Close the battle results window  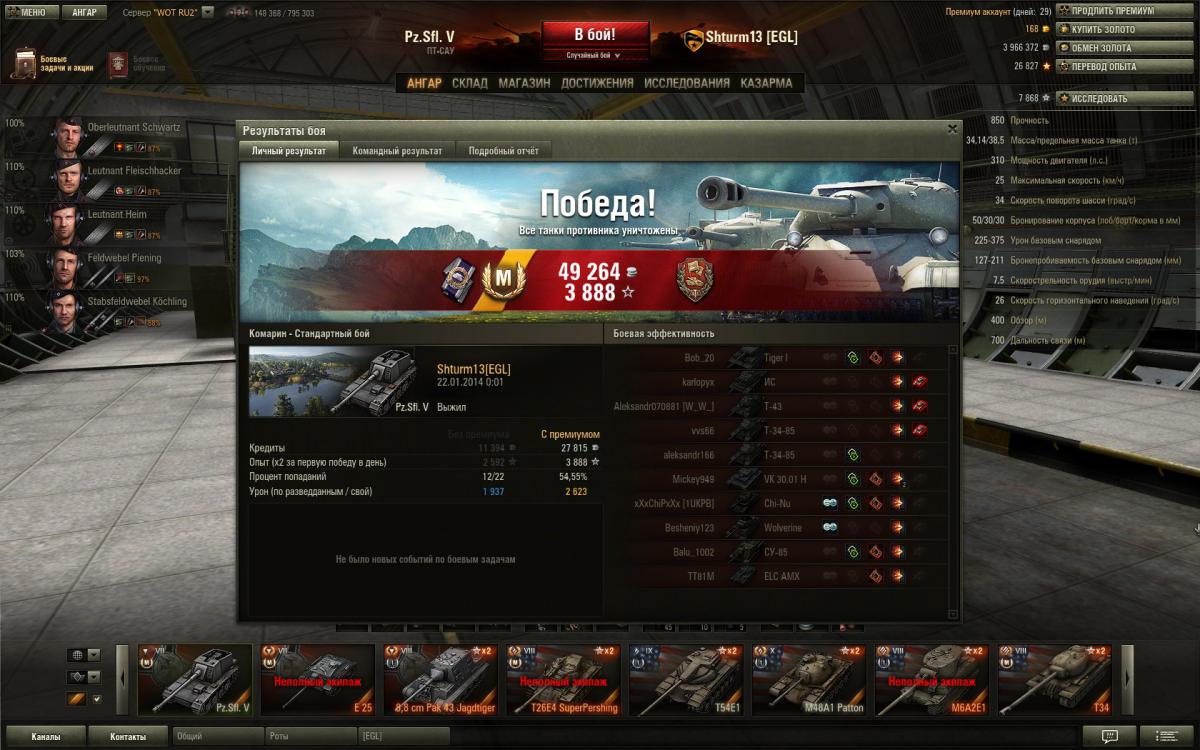point(952,129)
